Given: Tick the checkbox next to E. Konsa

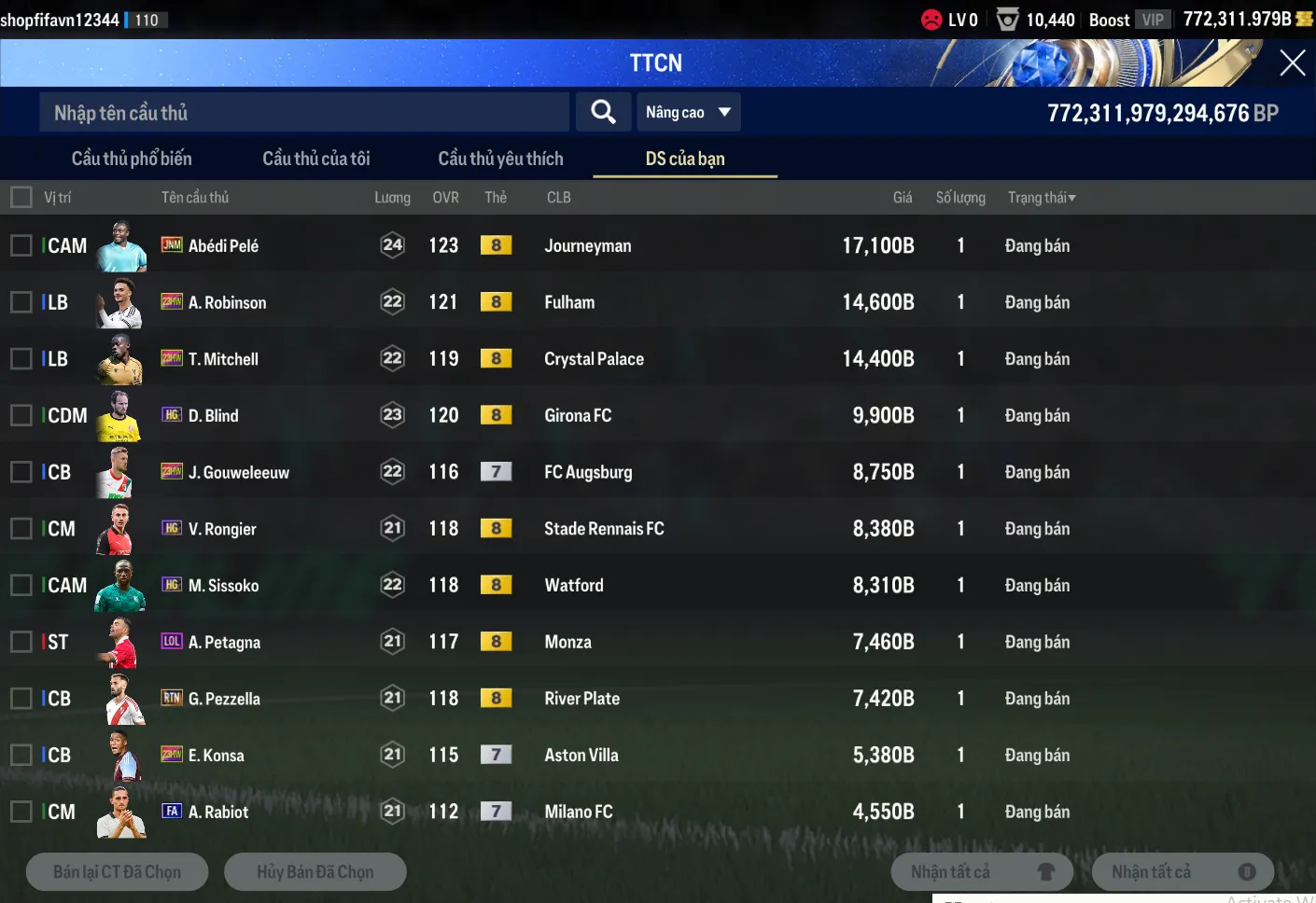Looking at the screenshot, I should pos(21,755).
